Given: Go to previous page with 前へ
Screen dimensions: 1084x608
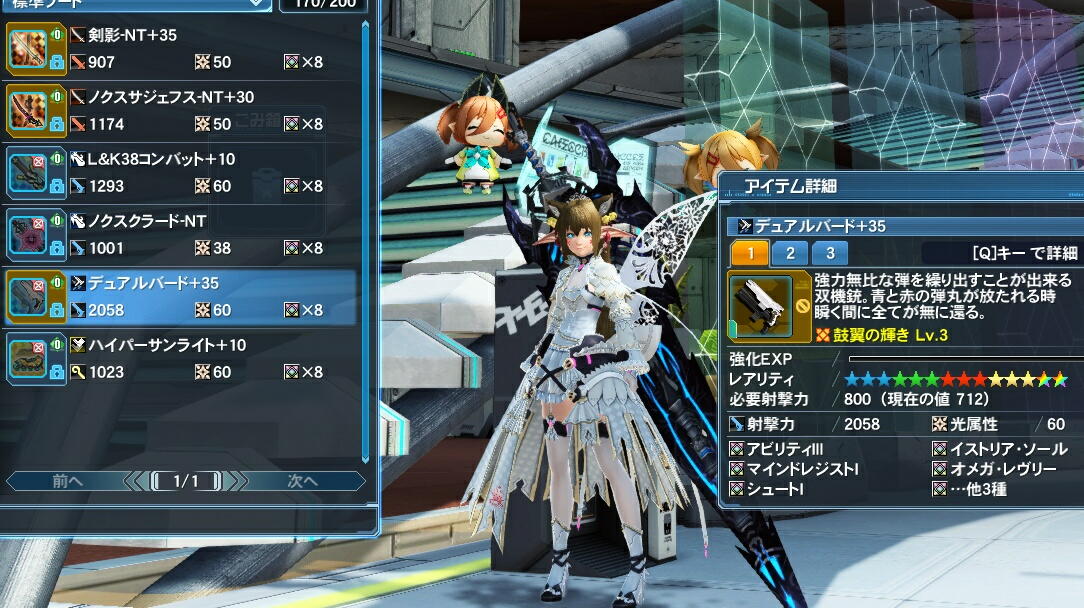Looking at the screenshot, I should pos(67,481).
